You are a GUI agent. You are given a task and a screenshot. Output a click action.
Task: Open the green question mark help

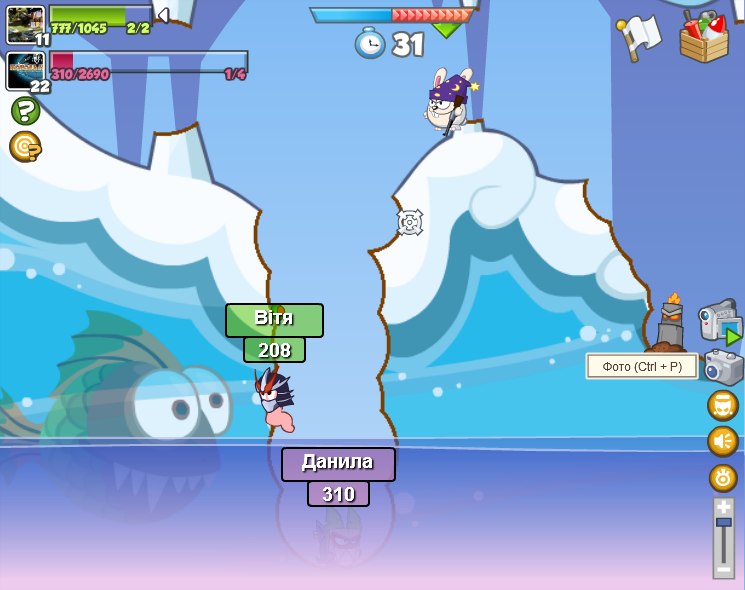(x=25, y=110)
